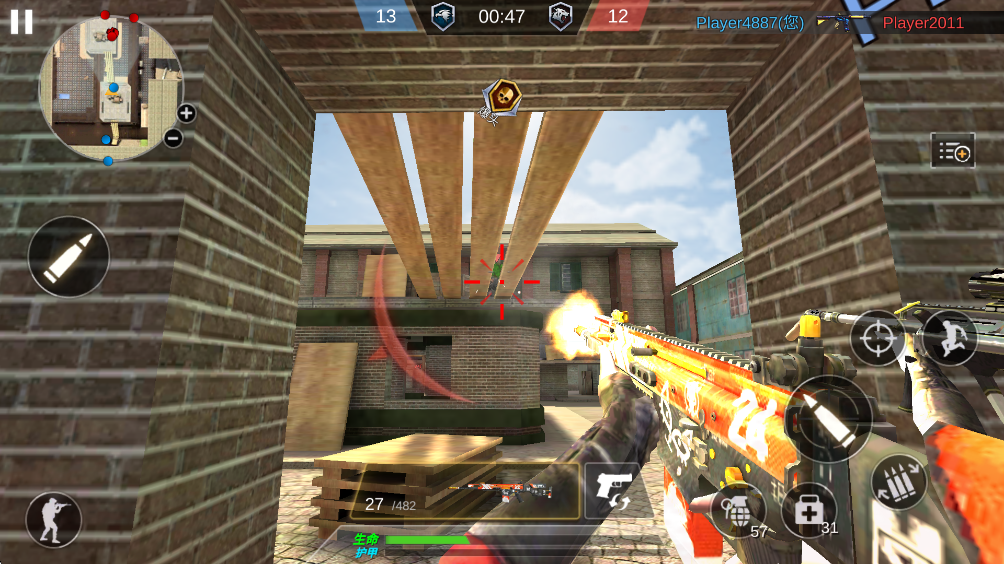Tap the left-side bullet fire button

[x=68, y=256]
